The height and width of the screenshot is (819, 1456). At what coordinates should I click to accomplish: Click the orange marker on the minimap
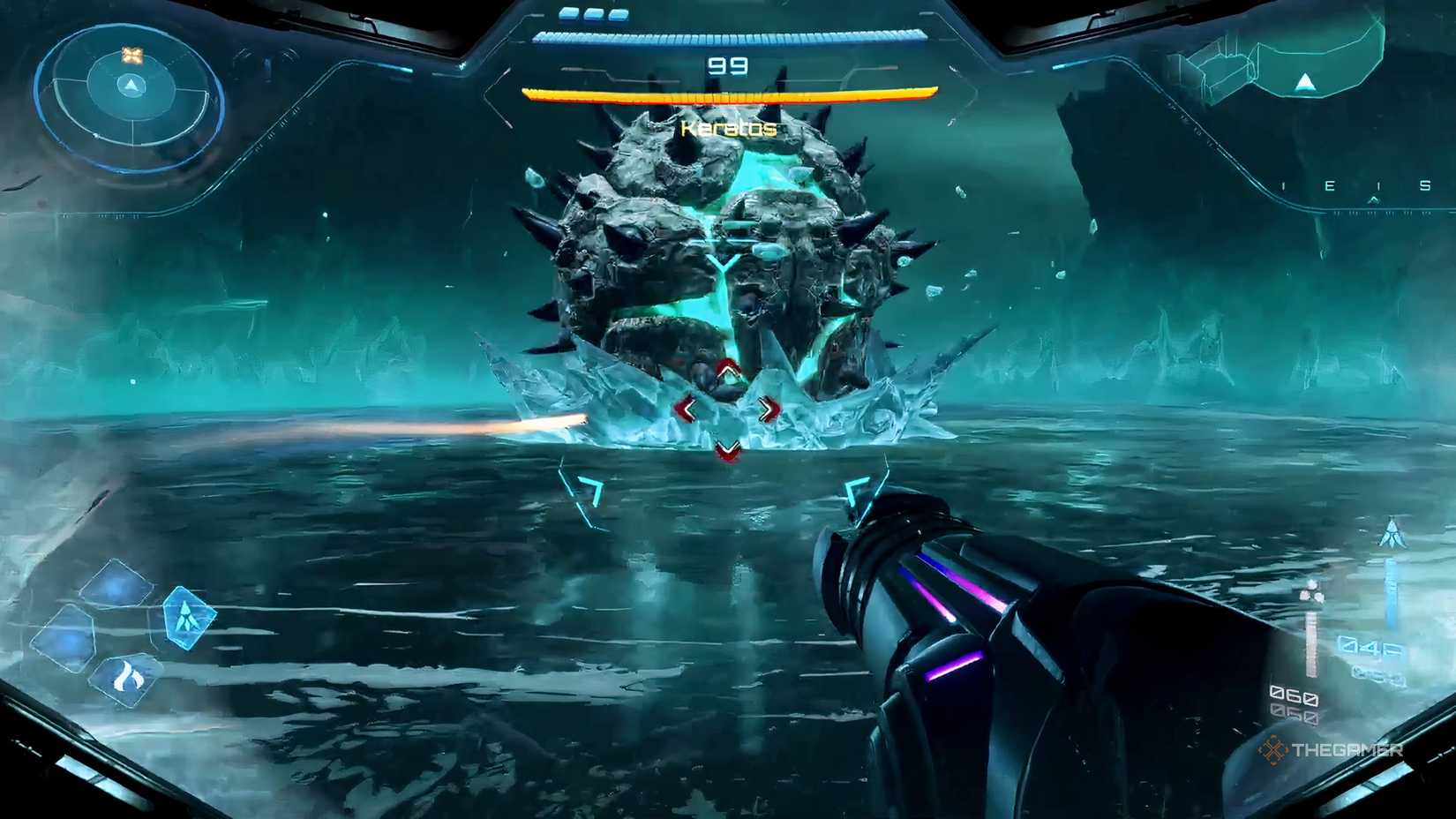click(x=132, y=53)
